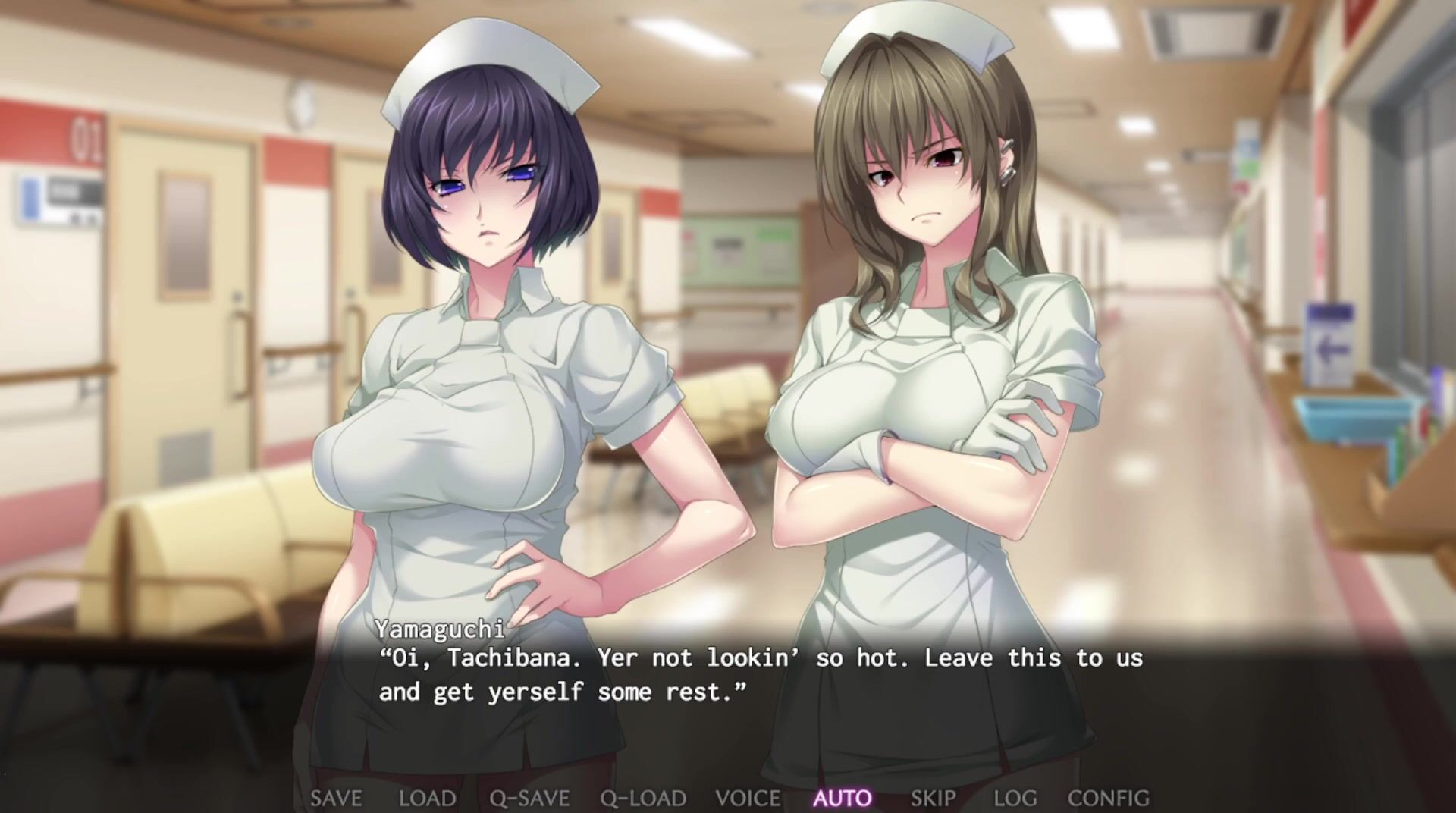Replay the line with VOICE

pos(748,798)
